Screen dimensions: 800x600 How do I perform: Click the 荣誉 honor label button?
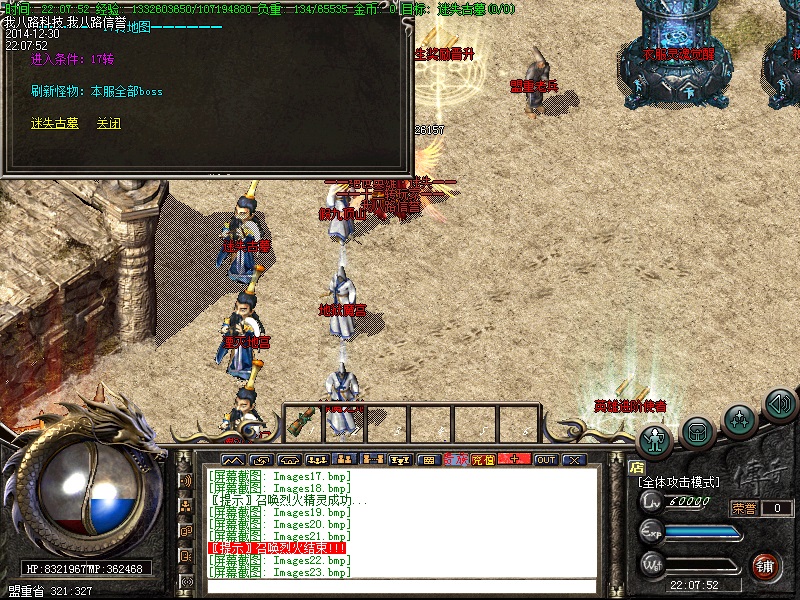(x=744, y=508)
